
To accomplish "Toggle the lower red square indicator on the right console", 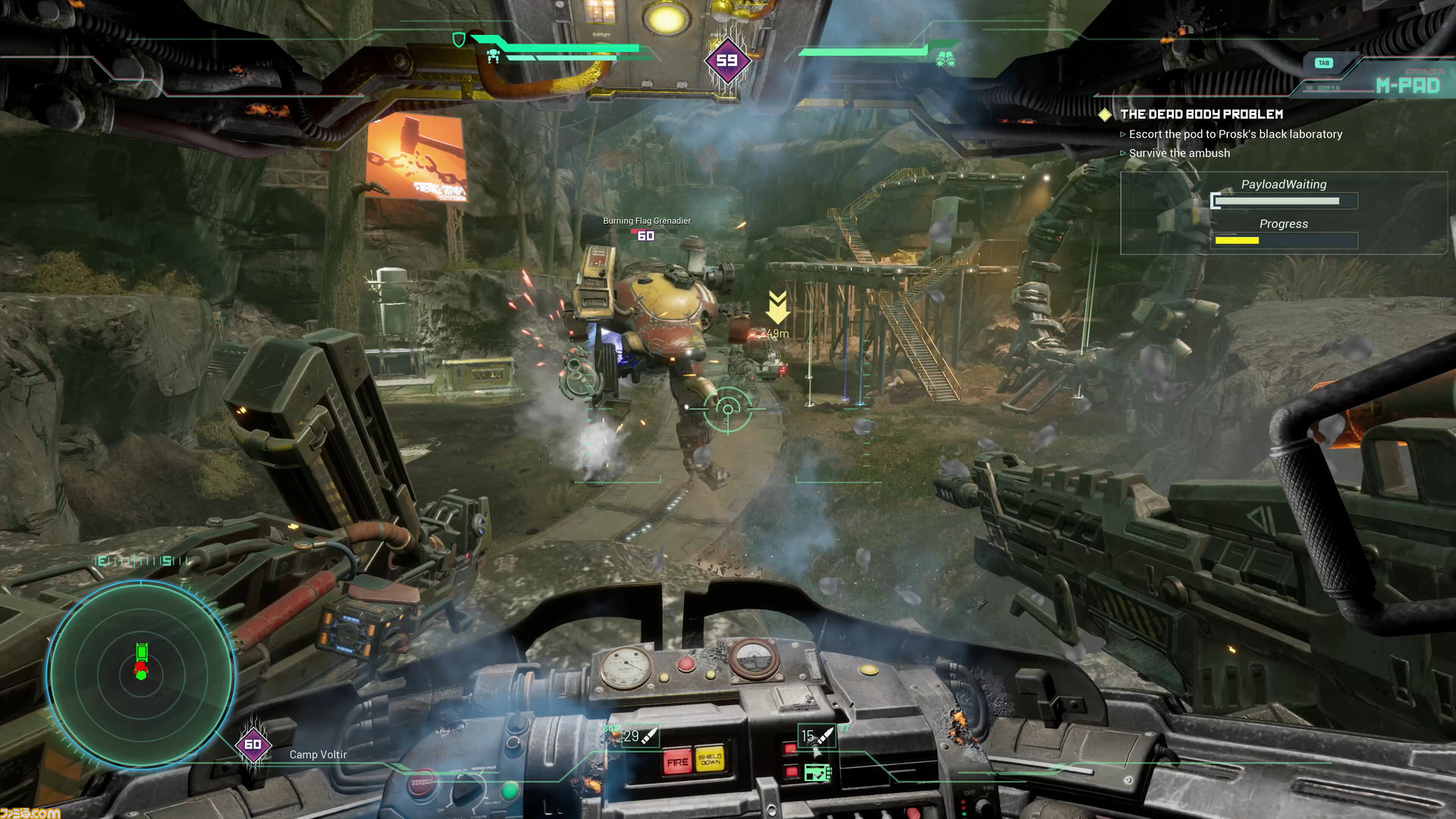I will [x=792, y=773].
